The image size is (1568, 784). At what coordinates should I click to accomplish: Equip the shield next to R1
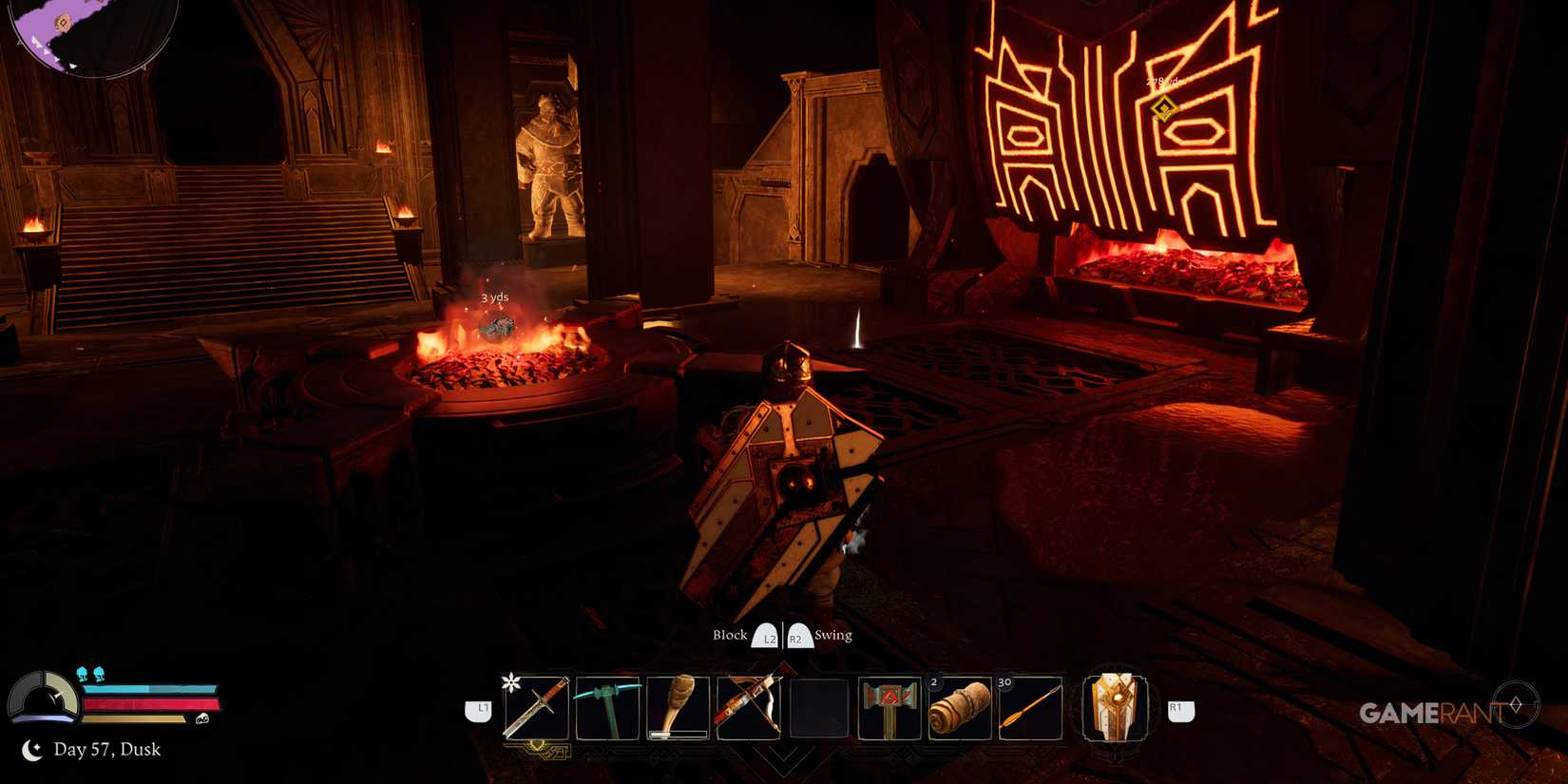click(1117, 708)
